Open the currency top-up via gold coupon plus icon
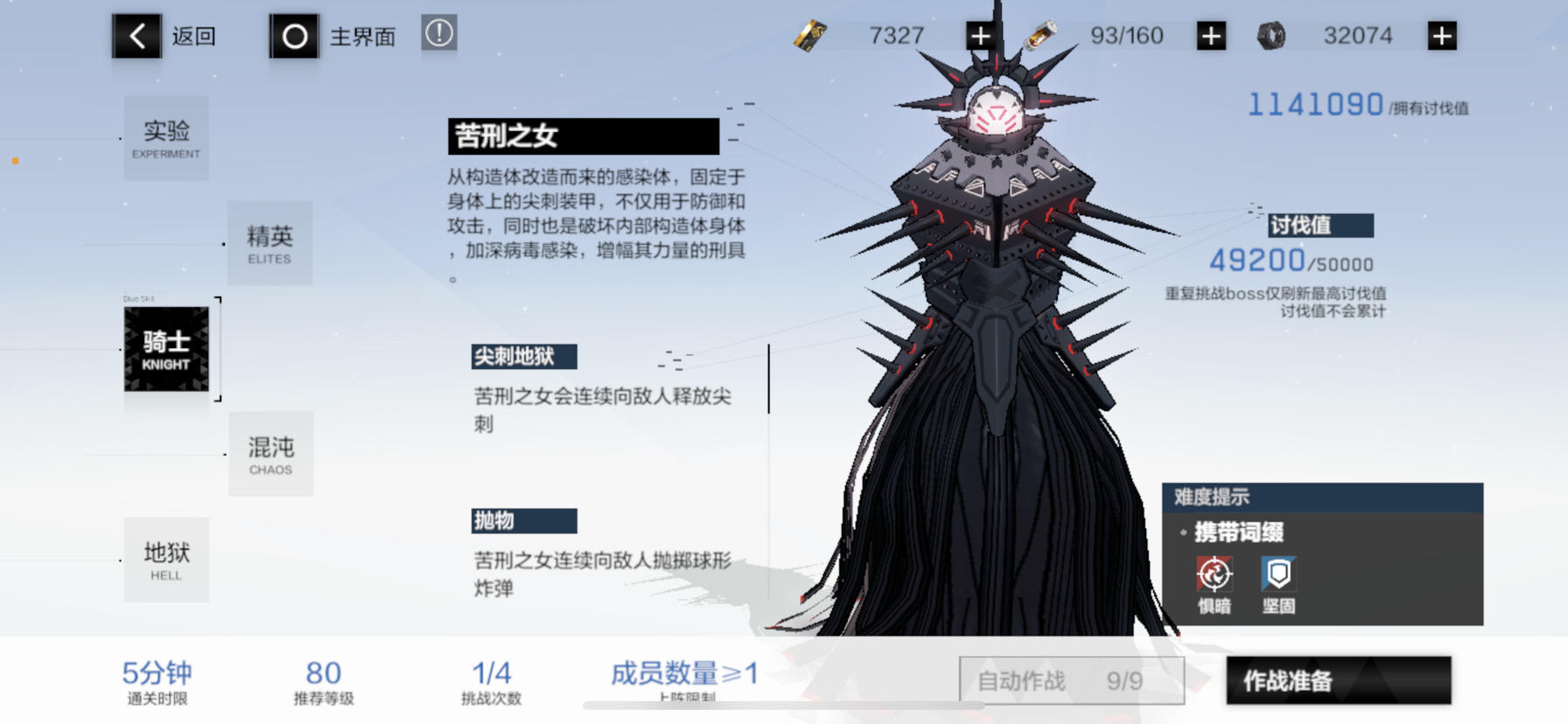The height and width of the screenshot is (724, 1568). (980, 35)
